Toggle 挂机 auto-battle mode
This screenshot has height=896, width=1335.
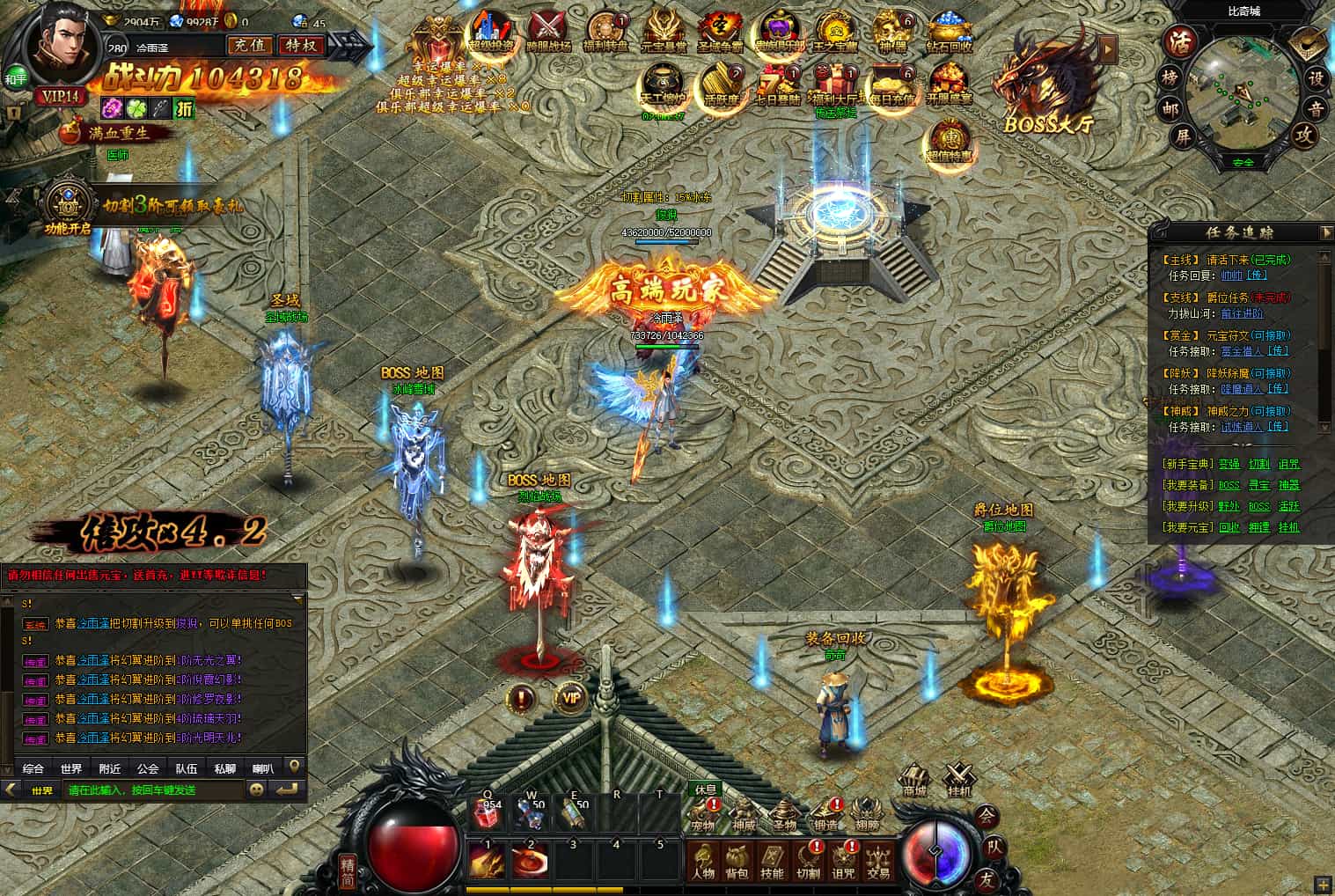click(x=957, y=781)
